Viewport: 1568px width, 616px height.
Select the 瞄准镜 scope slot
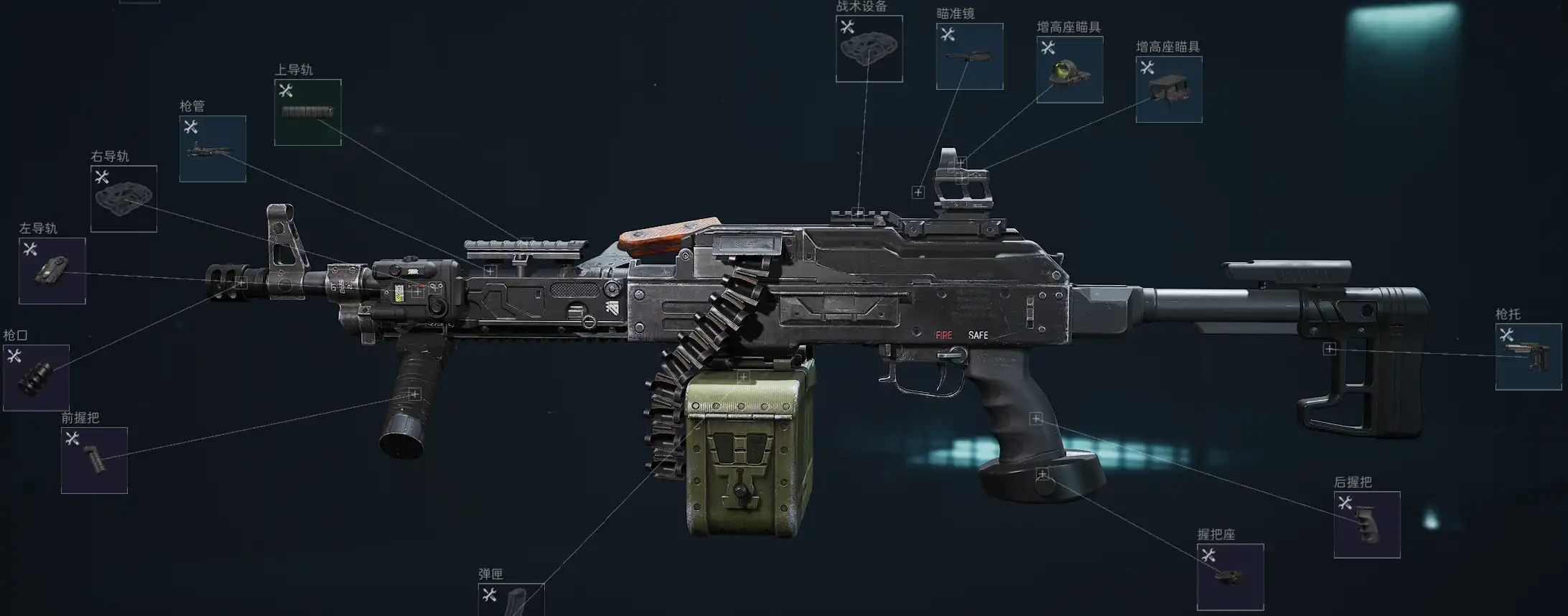pos(969,57)
